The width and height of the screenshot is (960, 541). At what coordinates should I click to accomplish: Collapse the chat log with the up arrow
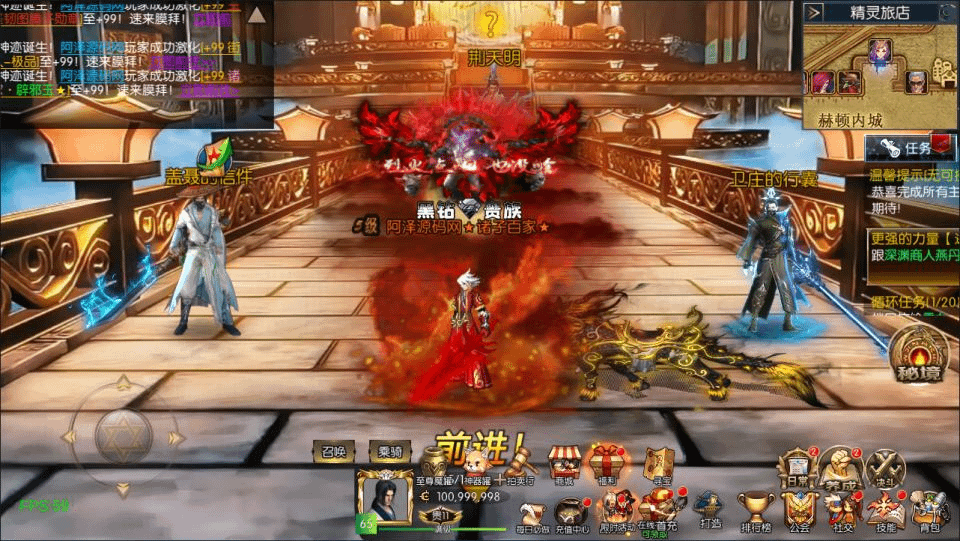click(257, 15)
